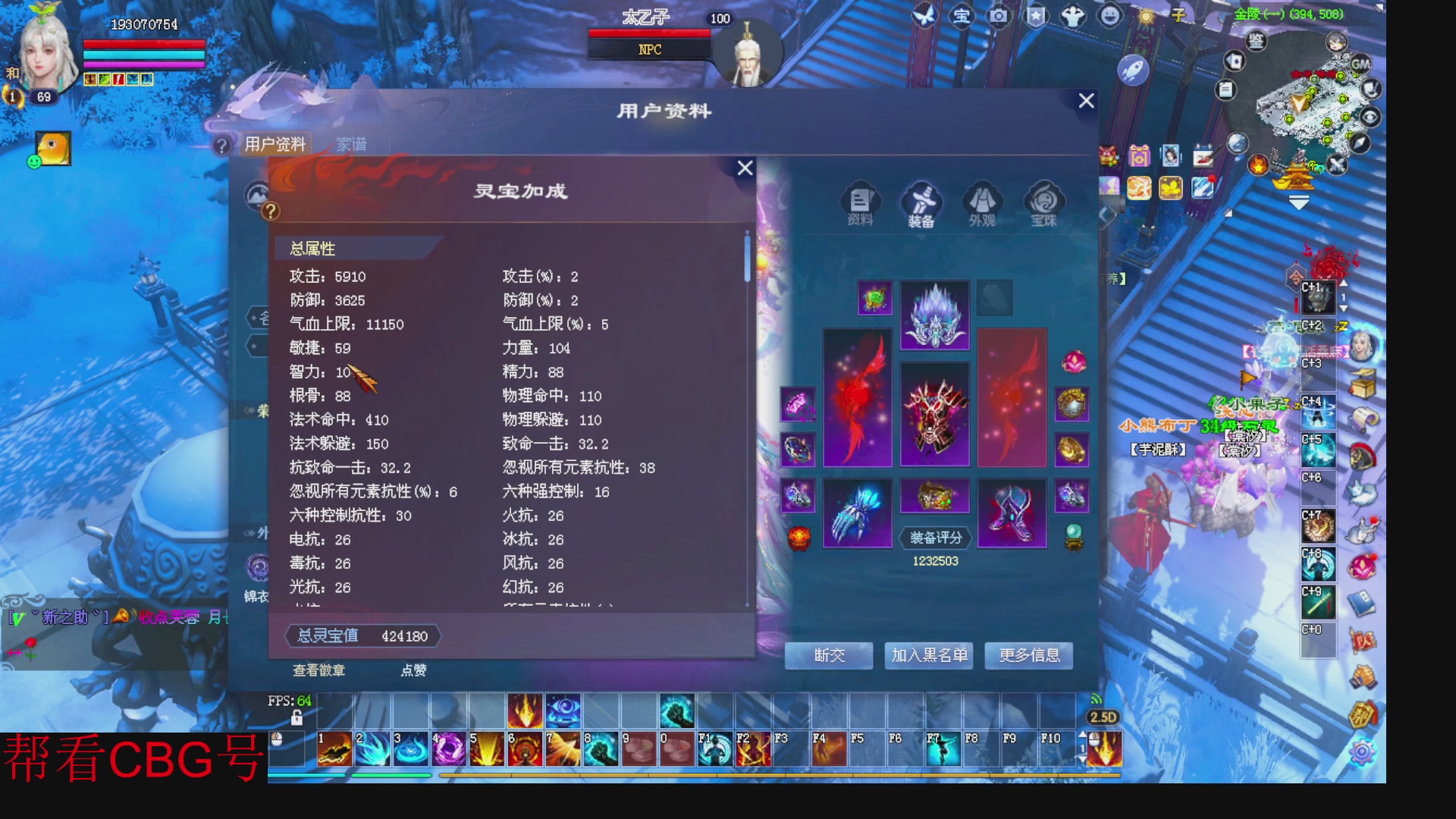The width and height of the screenshot is (1456, 819).
Task: Open the 宝 treasure icon in top bar
Action: pyautogui.click(x=962, y=16)
